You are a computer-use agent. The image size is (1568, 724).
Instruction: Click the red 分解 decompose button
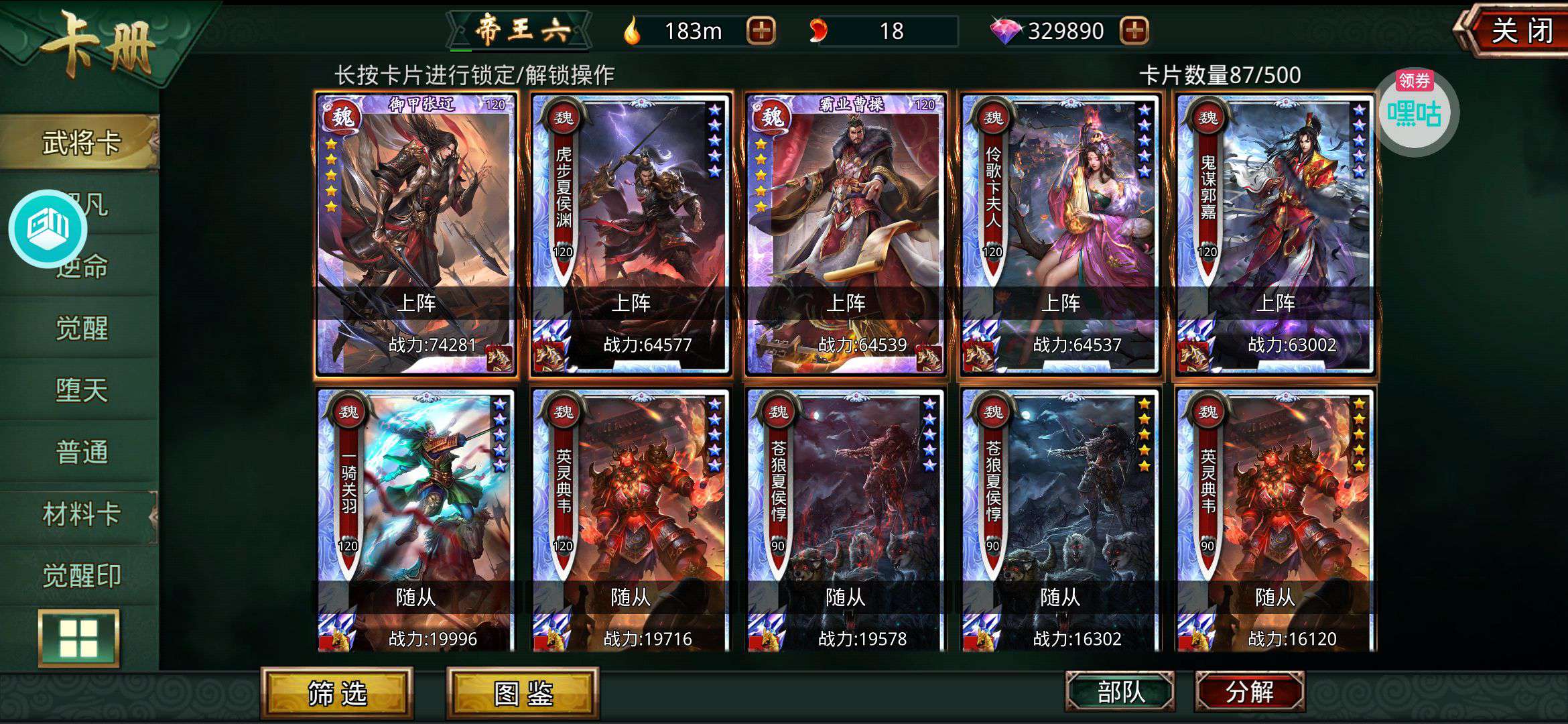point(1249,692)
